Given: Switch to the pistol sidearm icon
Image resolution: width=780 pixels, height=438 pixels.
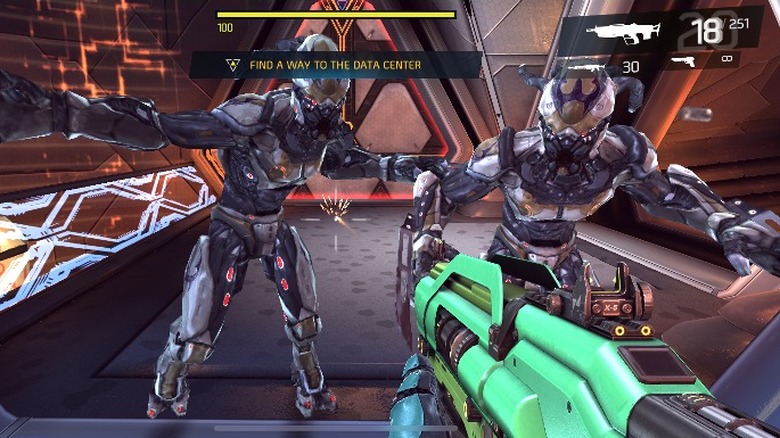Looking at the screenshot, I should pos(683,62).
